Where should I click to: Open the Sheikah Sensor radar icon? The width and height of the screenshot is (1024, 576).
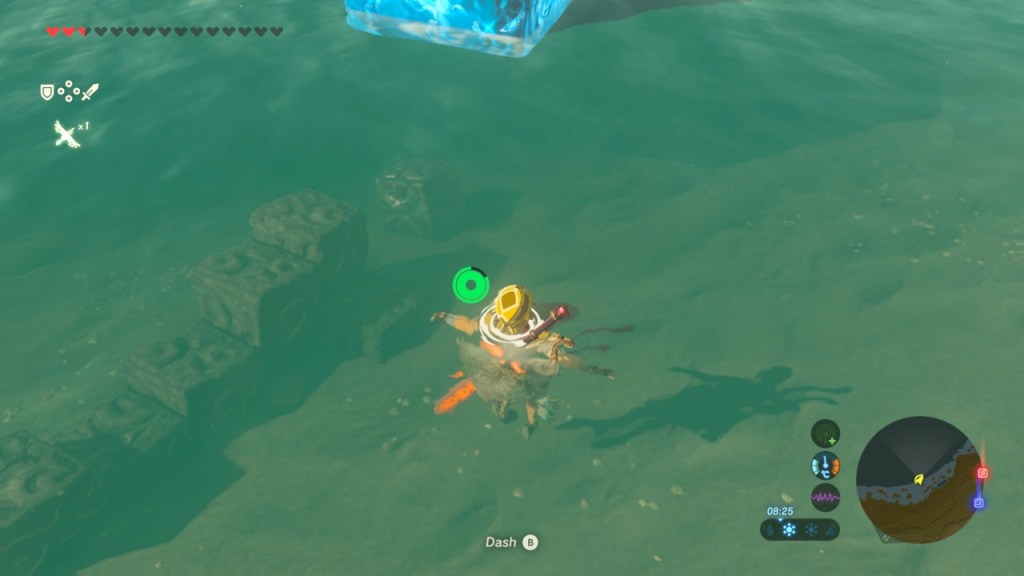[825, 433]
